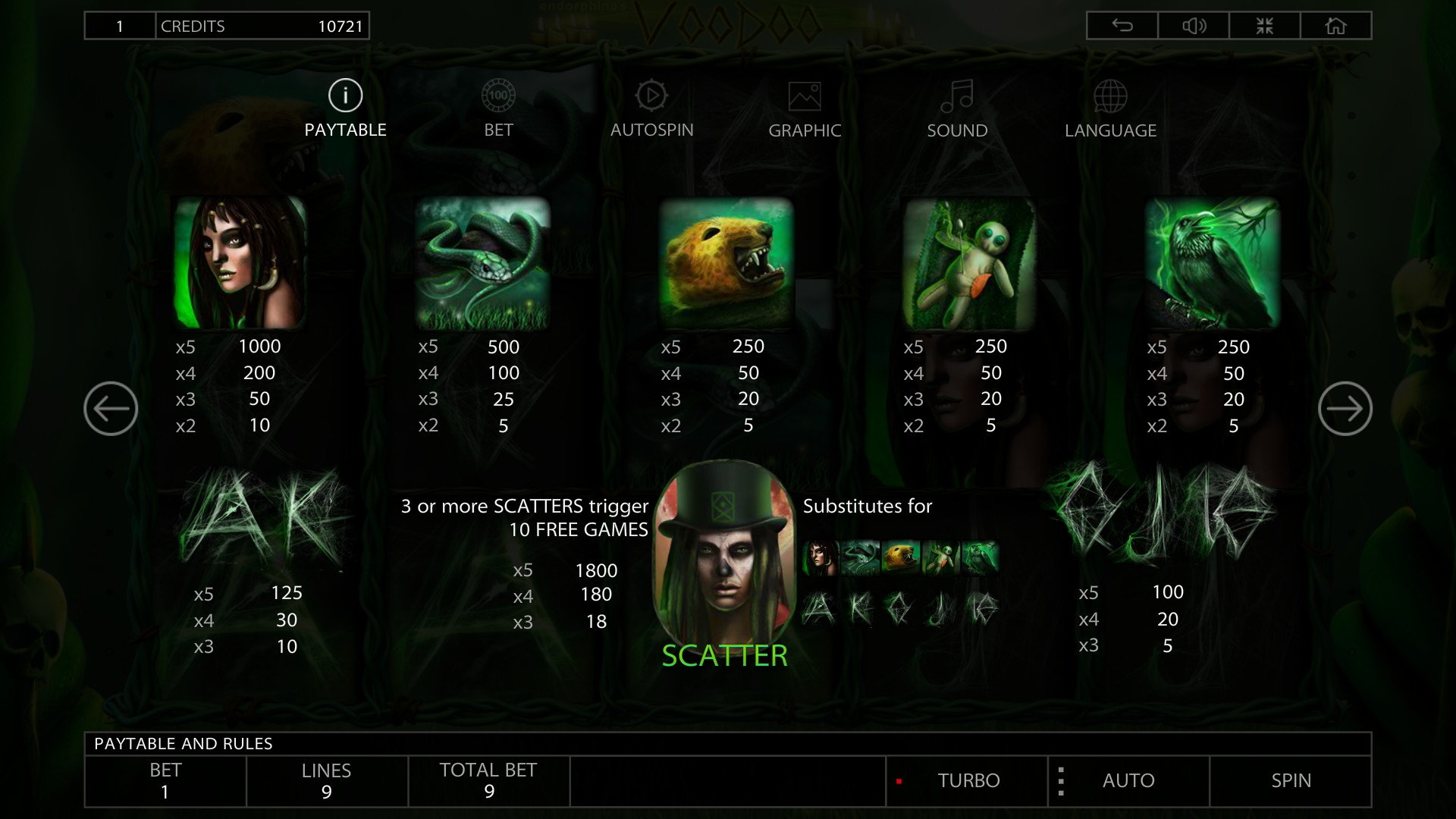
Task: Activate the Auto button
Action: tap(1128, 780)
